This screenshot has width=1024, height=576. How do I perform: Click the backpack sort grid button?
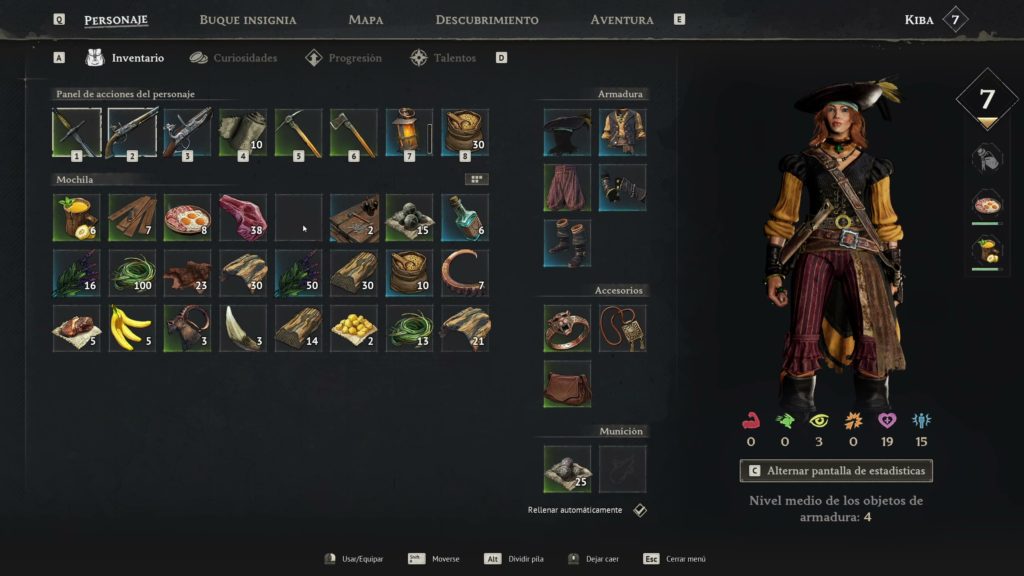tap(477, 179)
